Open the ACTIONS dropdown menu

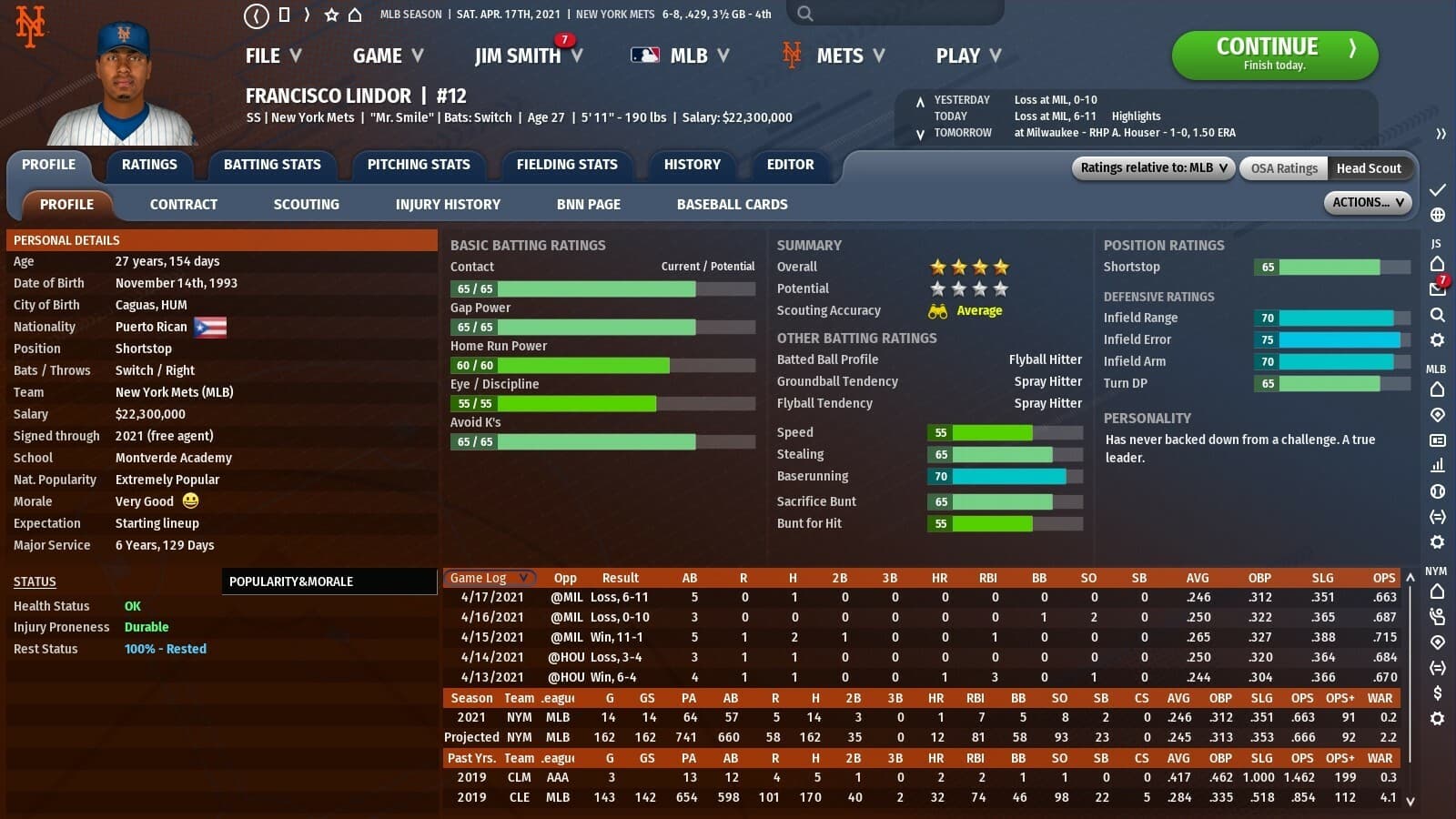pos(1367,203)
